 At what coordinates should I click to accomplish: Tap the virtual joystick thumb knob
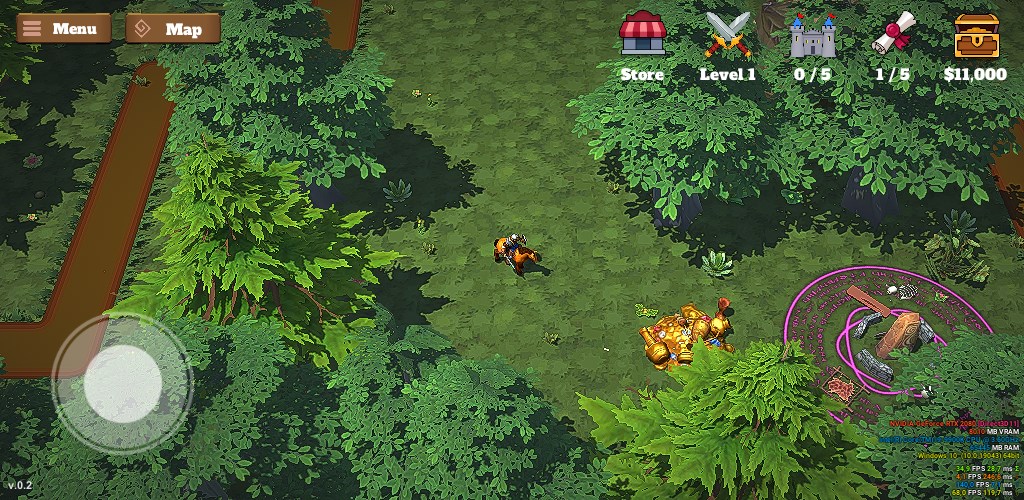click(123, 382)
